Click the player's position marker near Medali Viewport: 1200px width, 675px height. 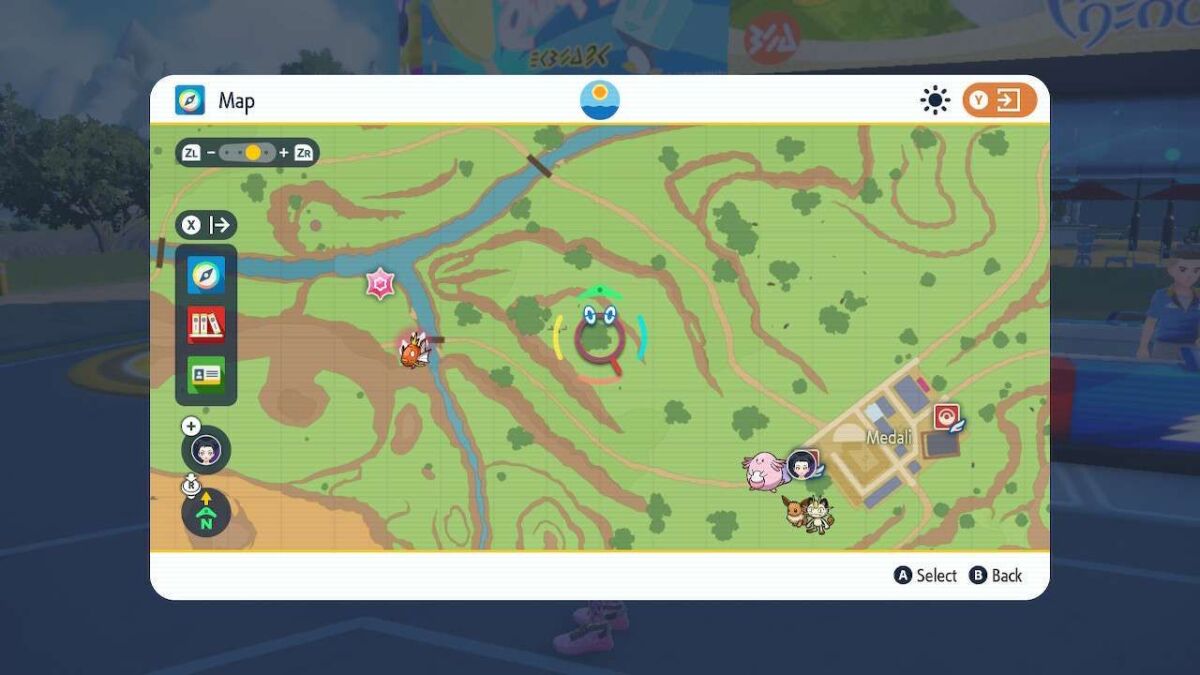click(802, 464)
